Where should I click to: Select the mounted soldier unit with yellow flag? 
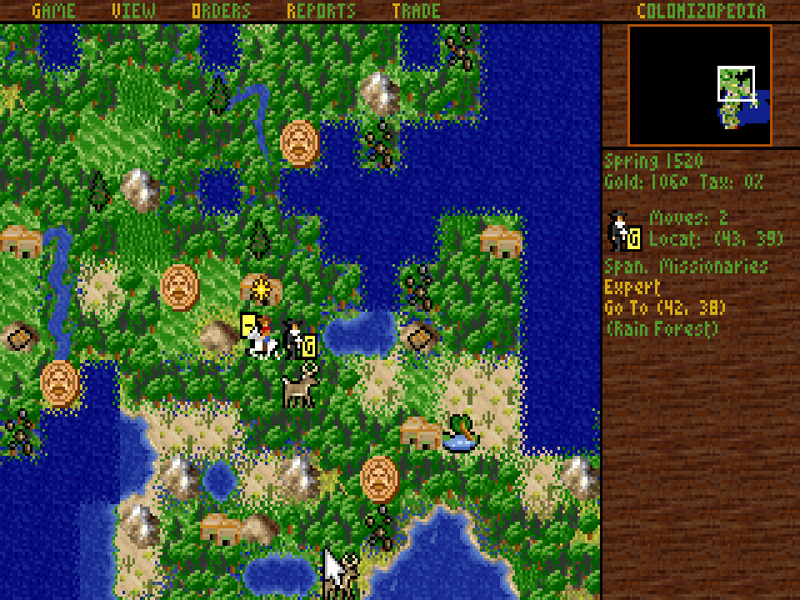[258, 335]
